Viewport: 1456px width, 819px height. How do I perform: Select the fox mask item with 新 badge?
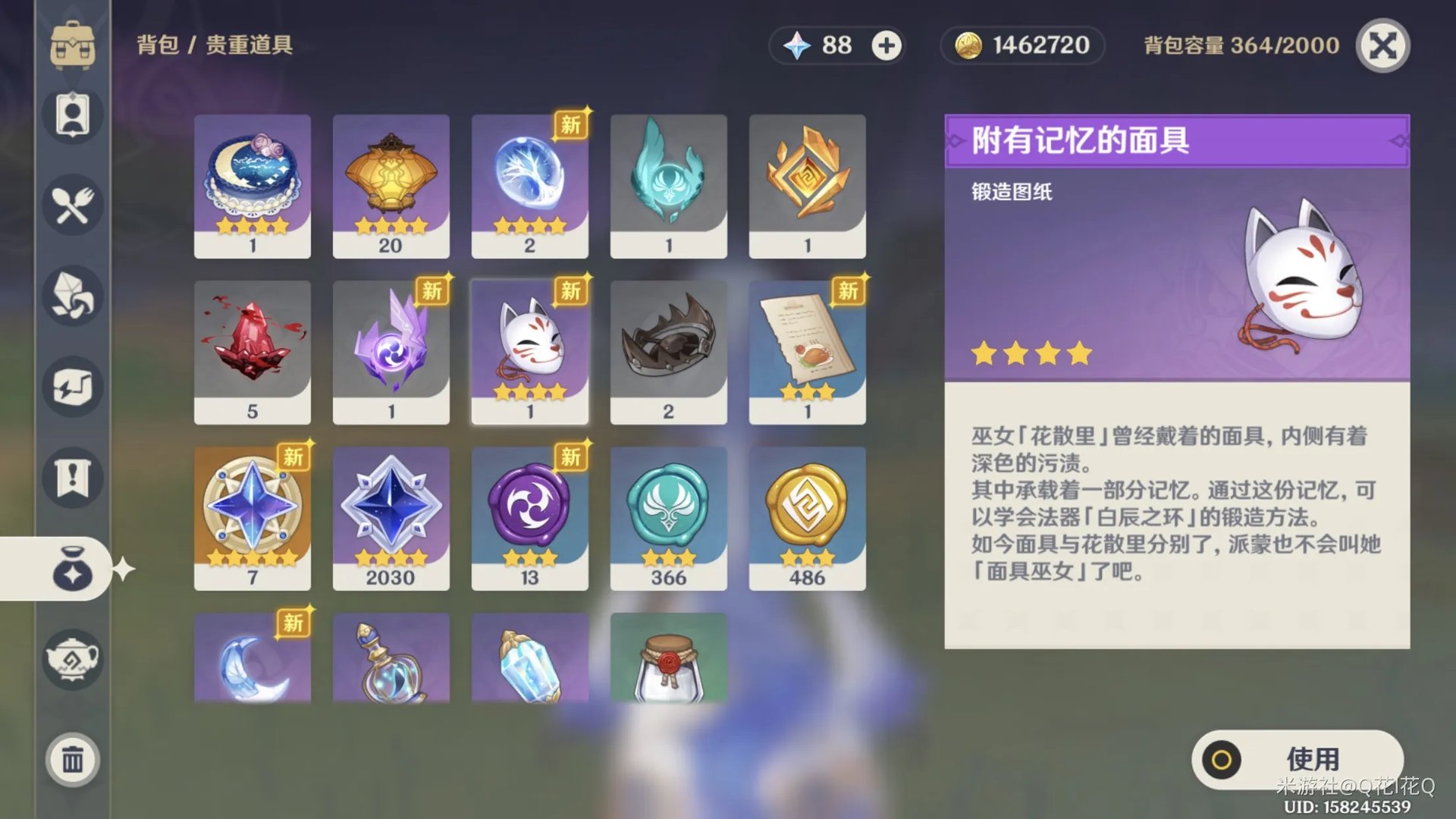point(530,350)
